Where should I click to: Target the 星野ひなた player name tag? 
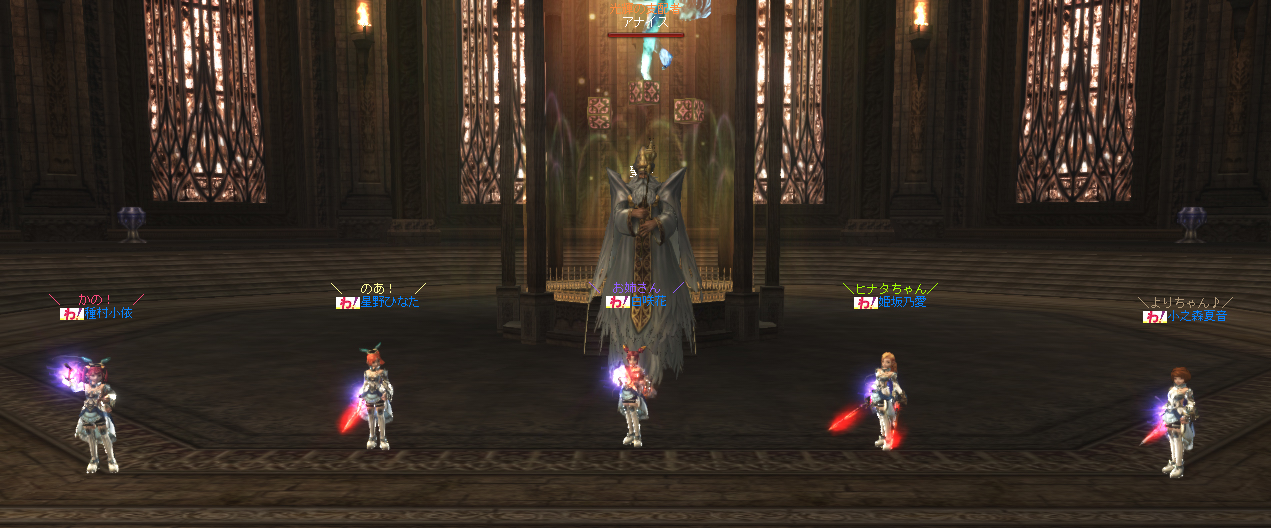click(x=389, y=302)
